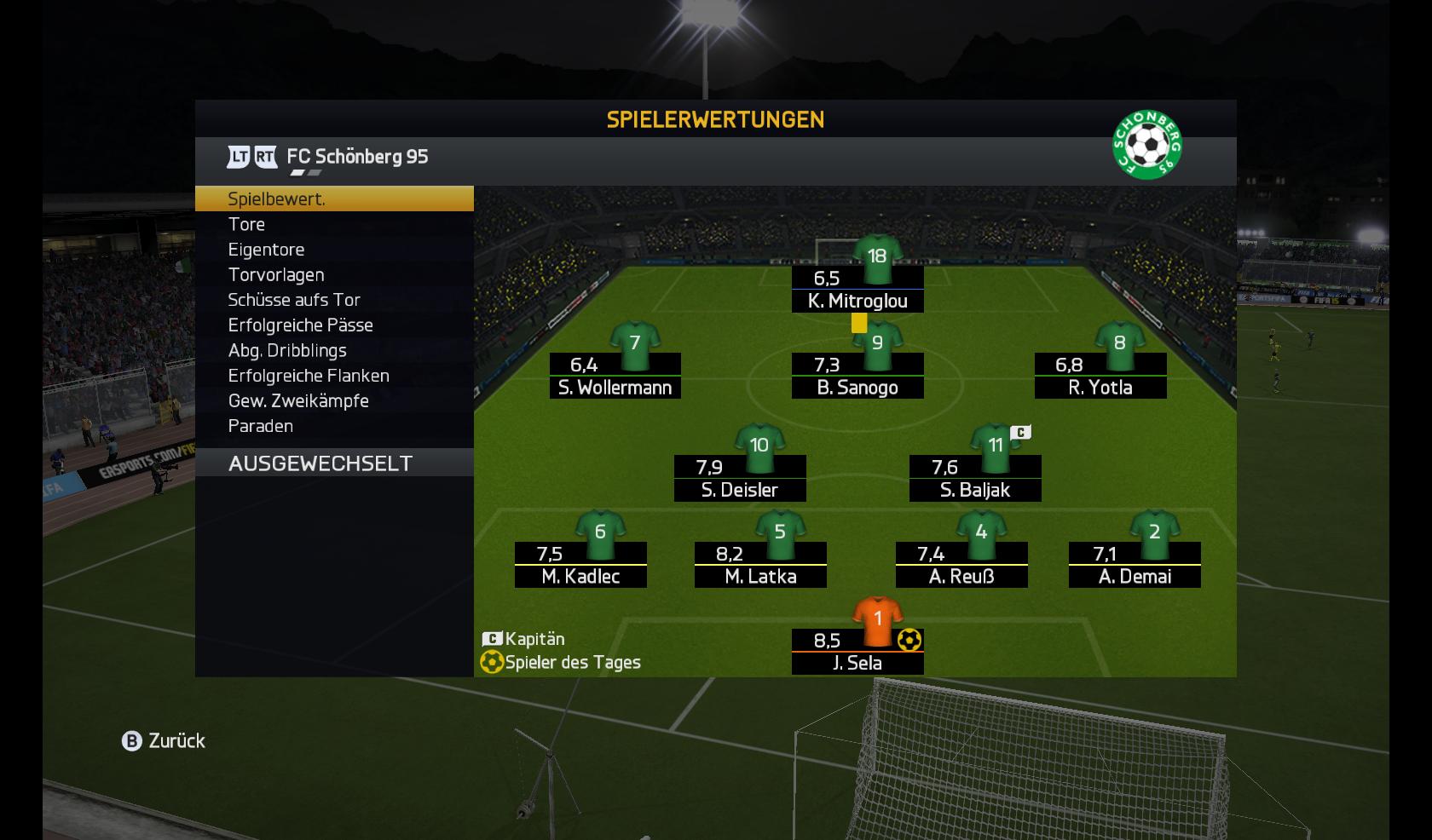Select the Spielbewert. stat category

click(332, 198)
